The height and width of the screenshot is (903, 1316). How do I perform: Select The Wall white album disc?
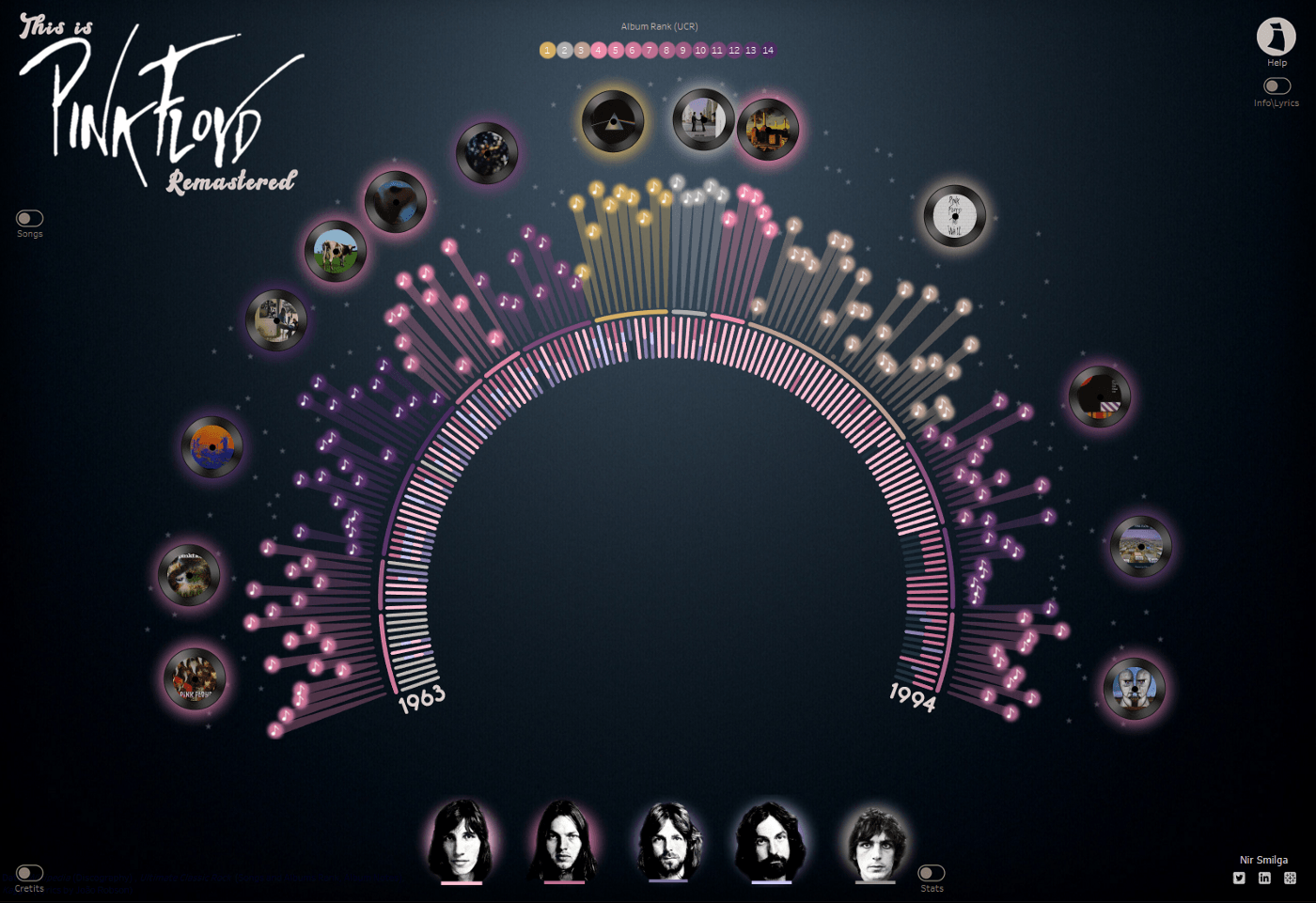954,216
